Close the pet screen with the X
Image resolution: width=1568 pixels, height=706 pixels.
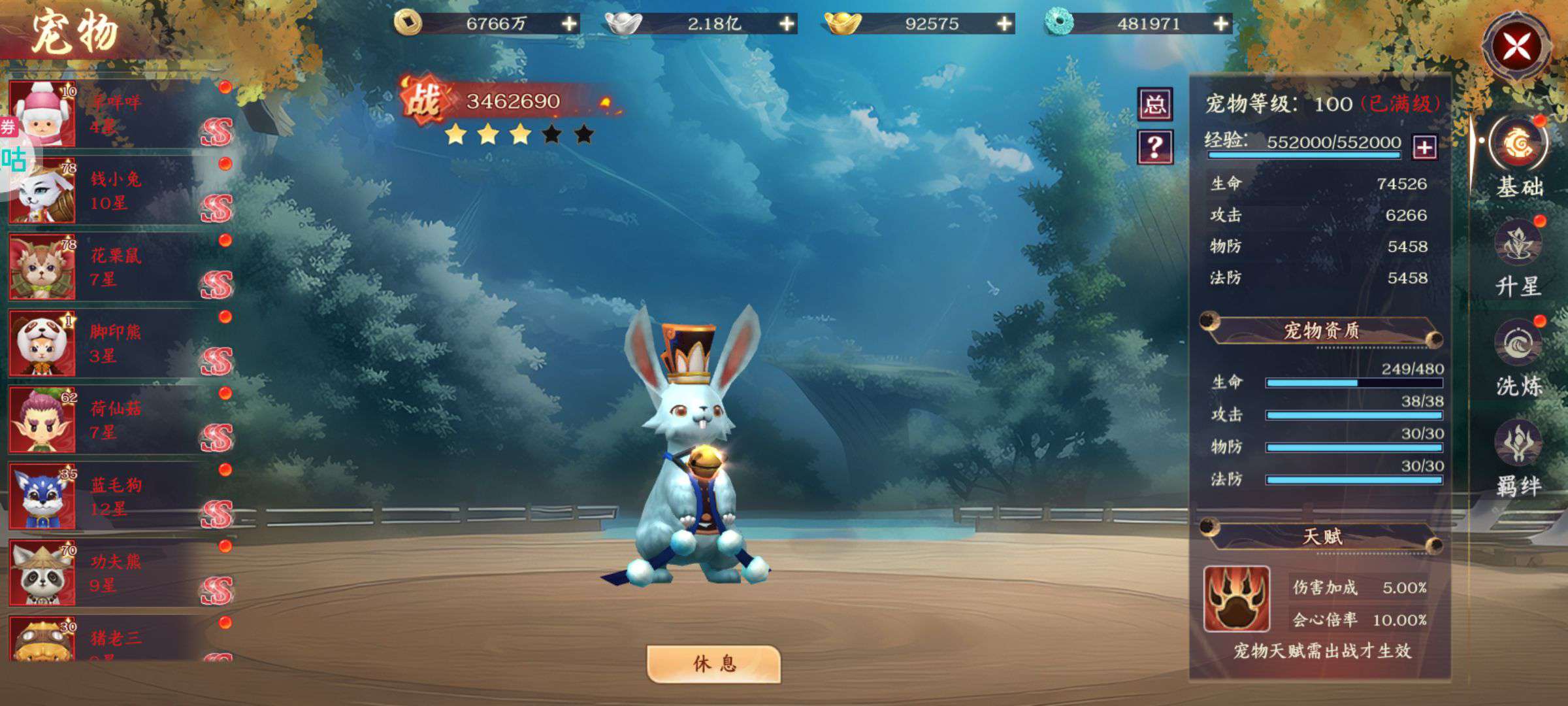click(x=1516, y=47)
